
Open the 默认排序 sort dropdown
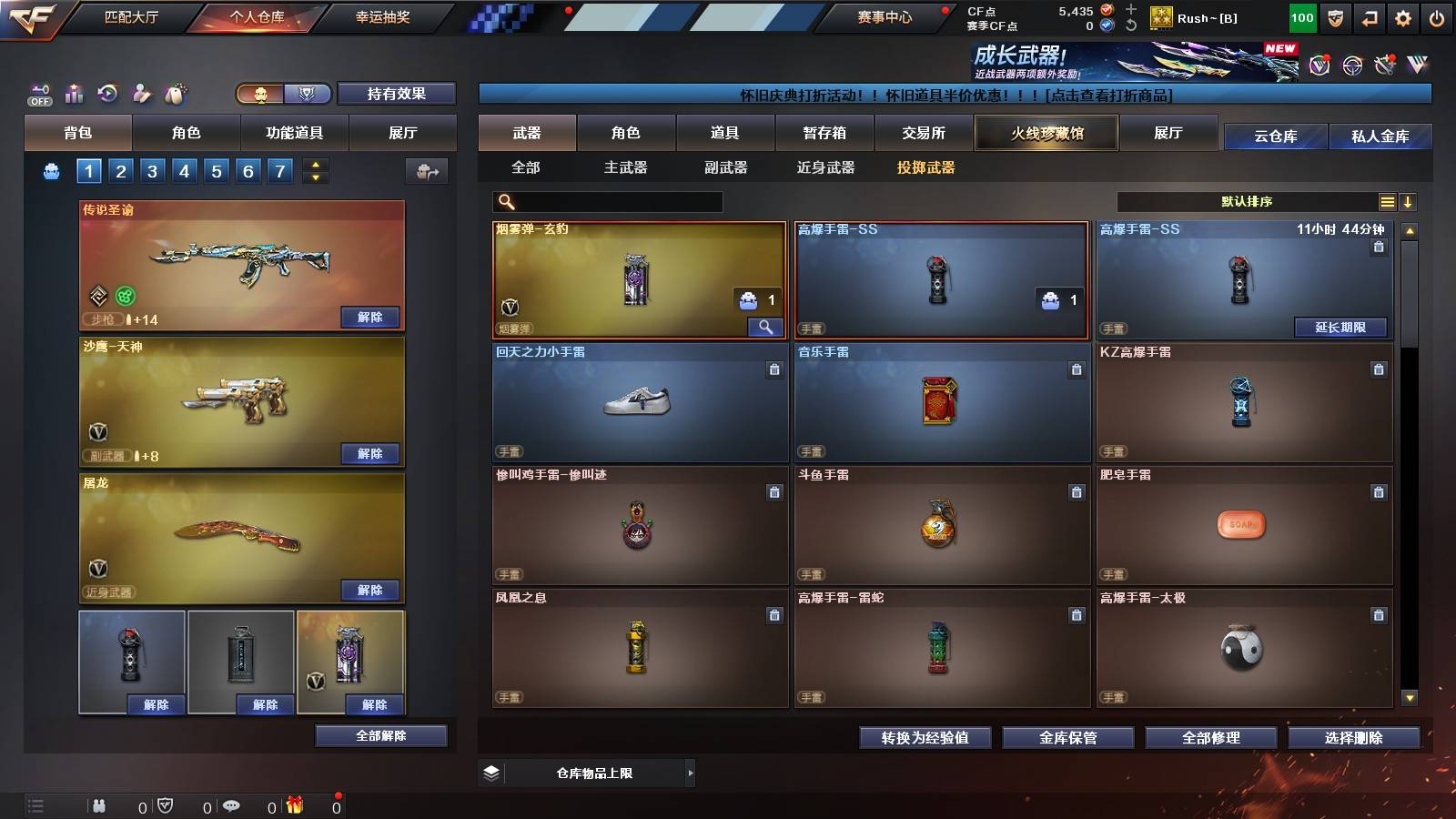(x=1247, y=202)
